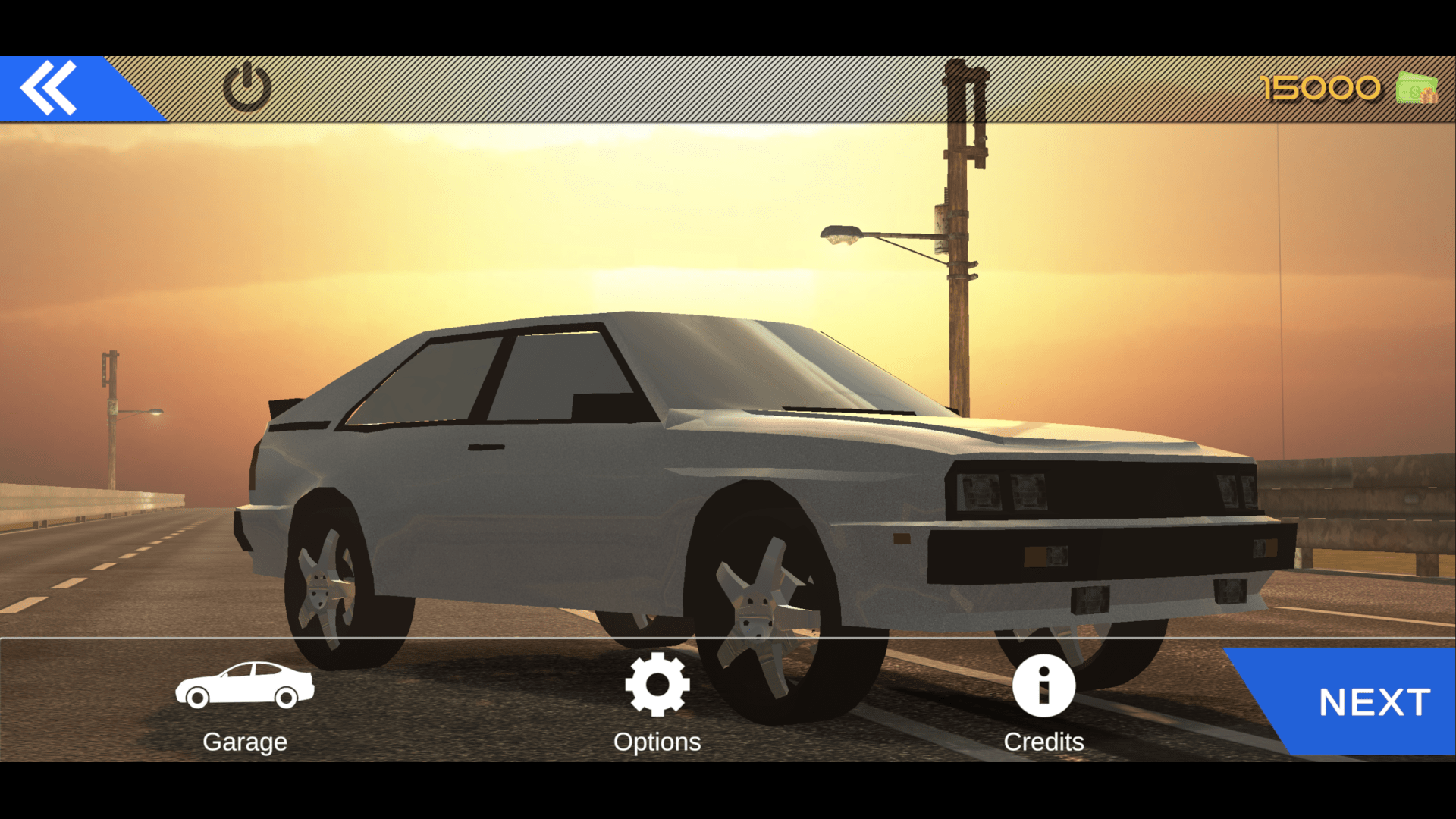The image size is (1456, 819).
Task: Tap the cash icon beside 15000
Action: point(1415,88)
